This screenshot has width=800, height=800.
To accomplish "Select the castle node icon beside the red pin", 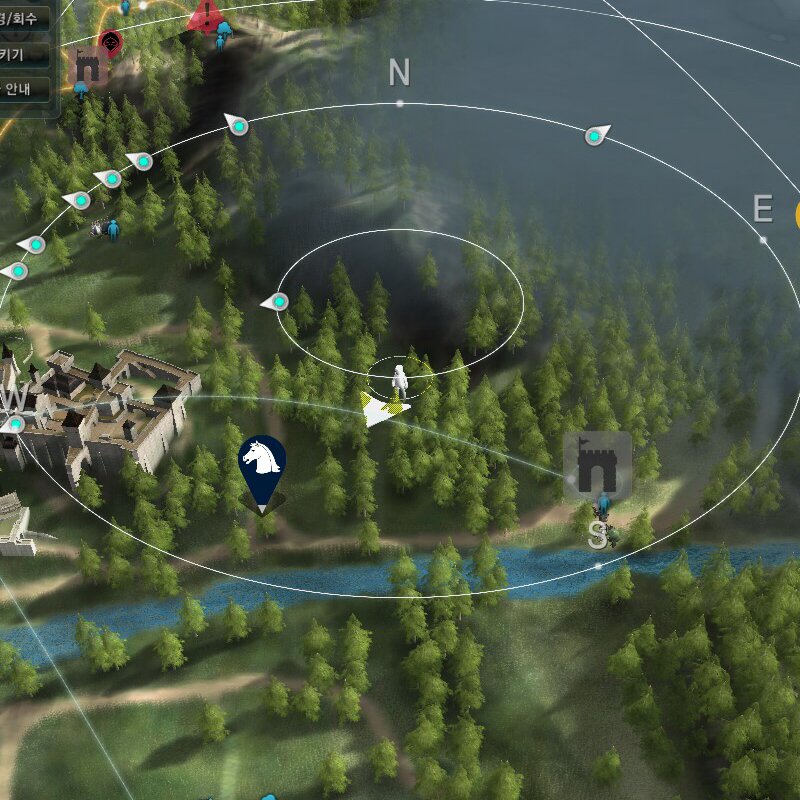I will coord(91,68).
